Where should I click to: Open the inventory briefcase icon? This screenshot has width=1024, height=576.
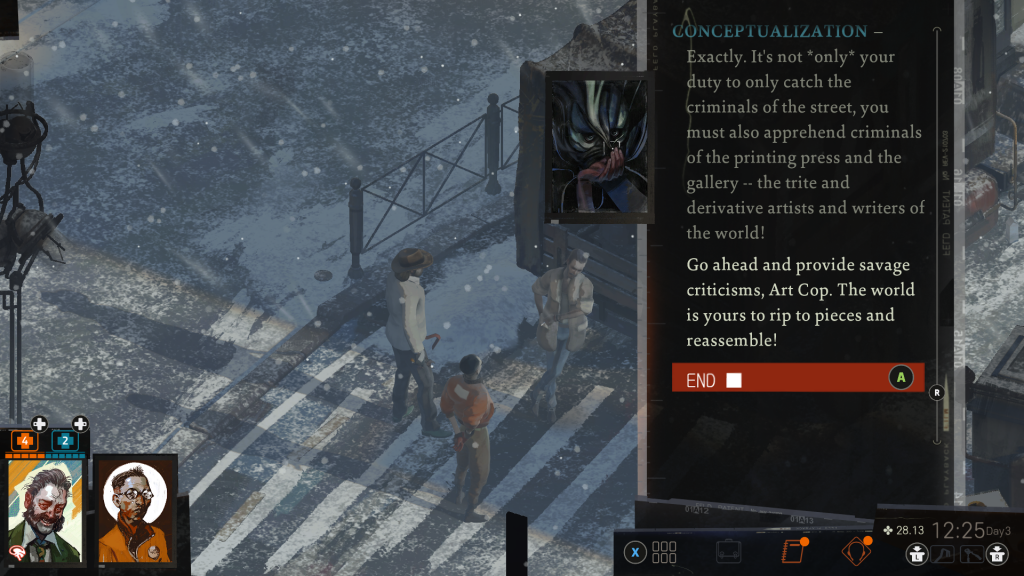[729, 551]
